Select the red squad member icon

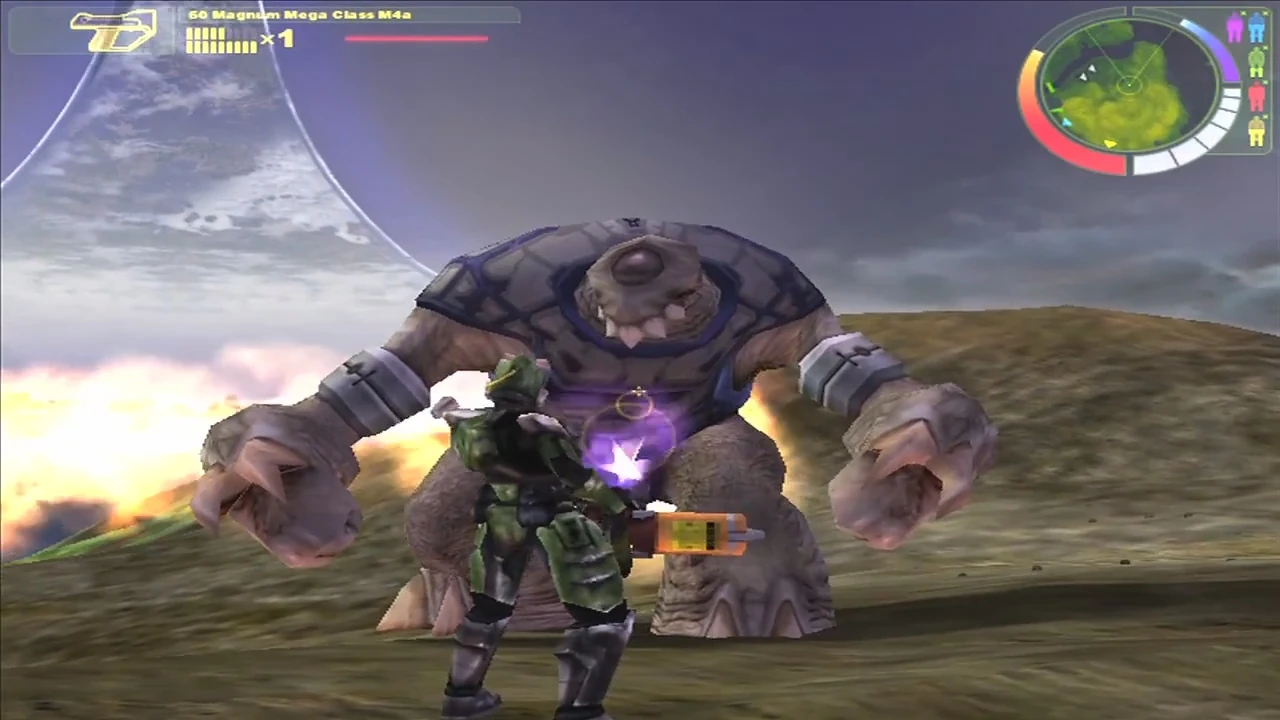pyautogui.click(x=1257, y=97)
